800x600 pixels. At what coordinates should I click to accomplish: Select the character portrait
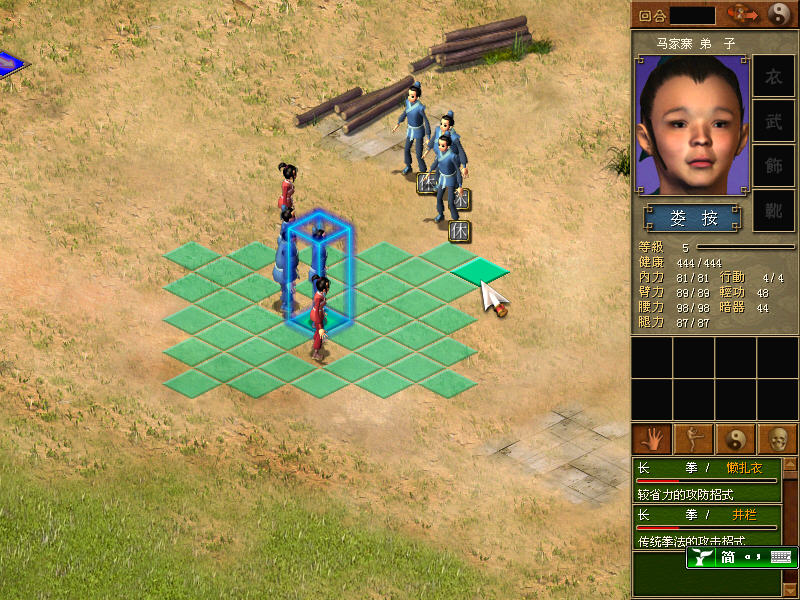click(x=692, y=125)
